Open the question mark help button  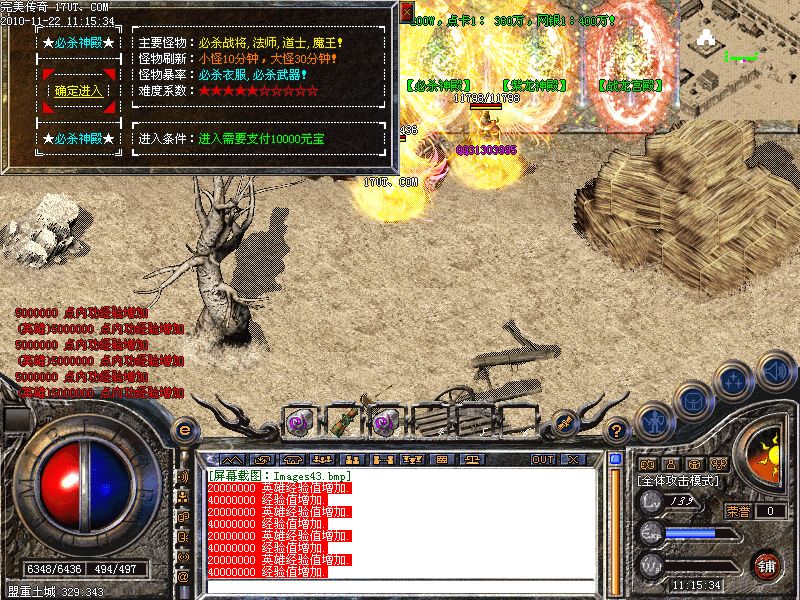click(x=617, y=430)
